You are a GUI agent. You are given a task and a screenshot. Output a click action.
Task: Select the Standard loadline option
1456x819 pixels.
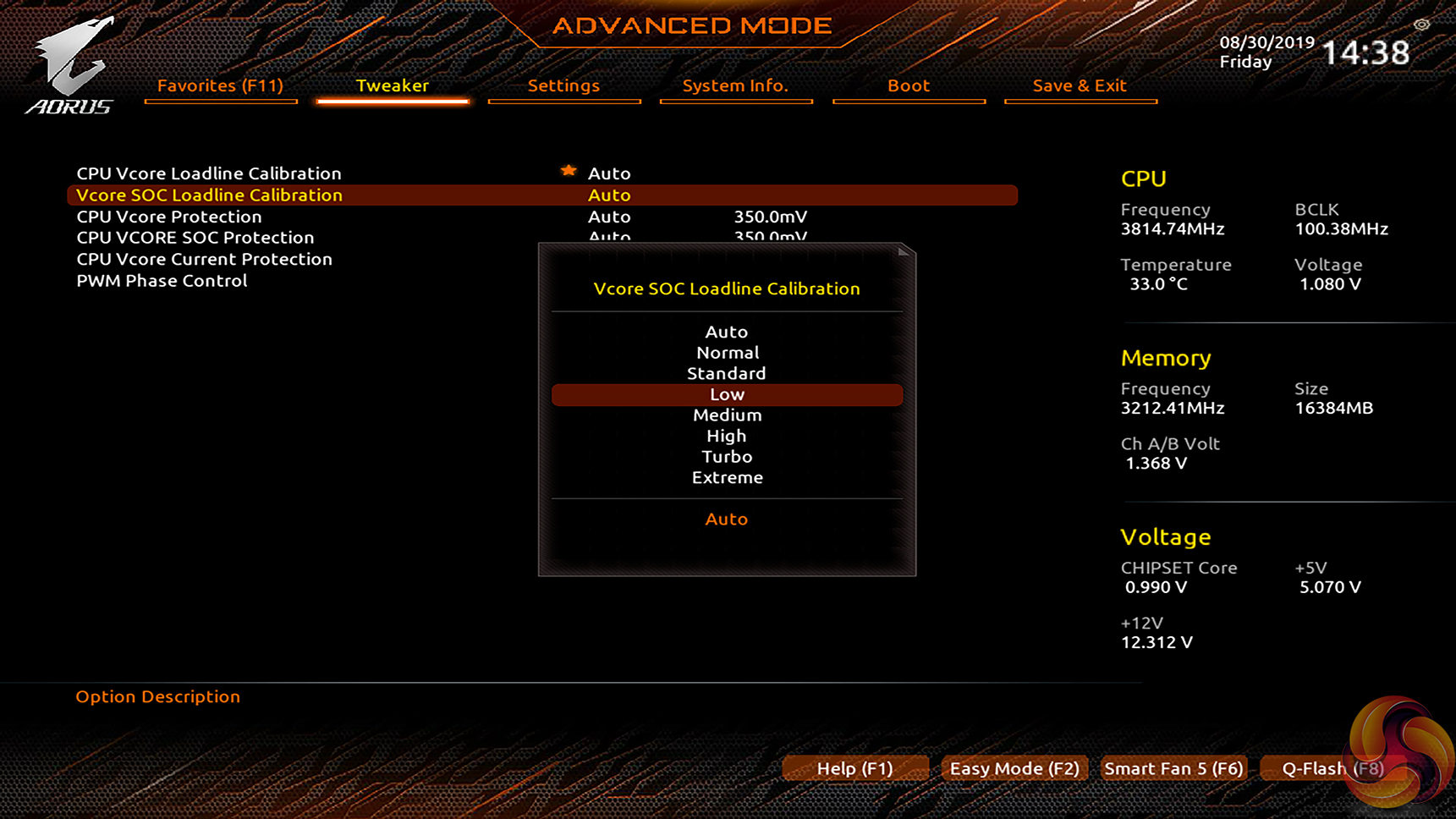pyautogui.click(x=727, y=373)
